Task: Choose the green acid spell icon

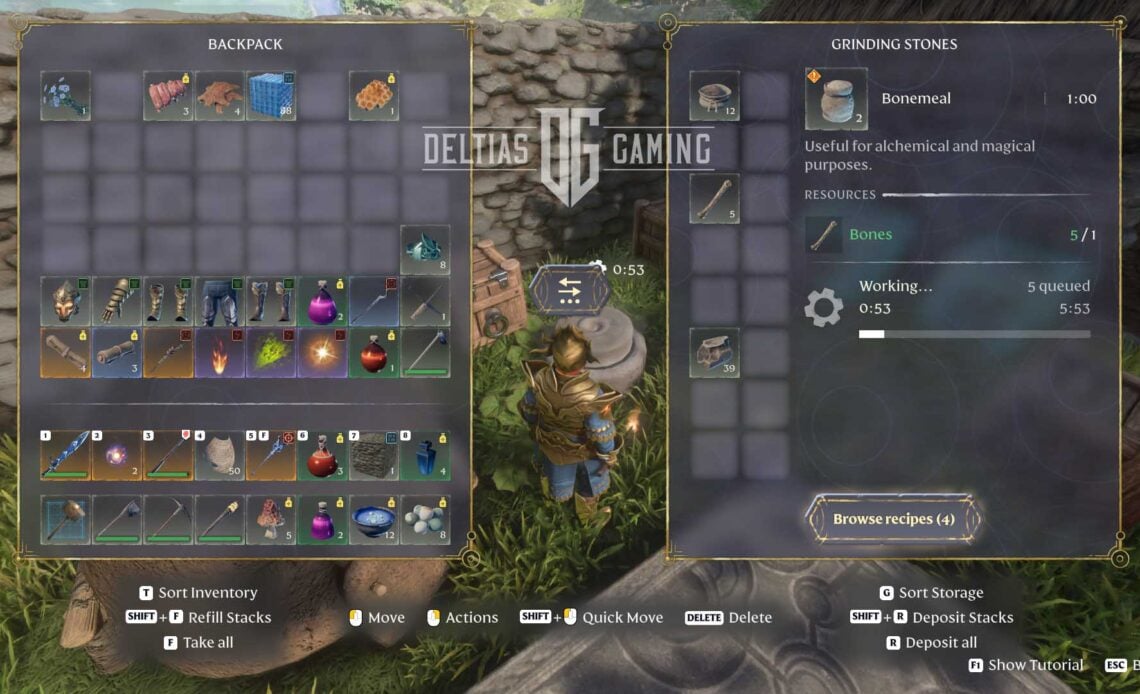Action: pos(271,353)
